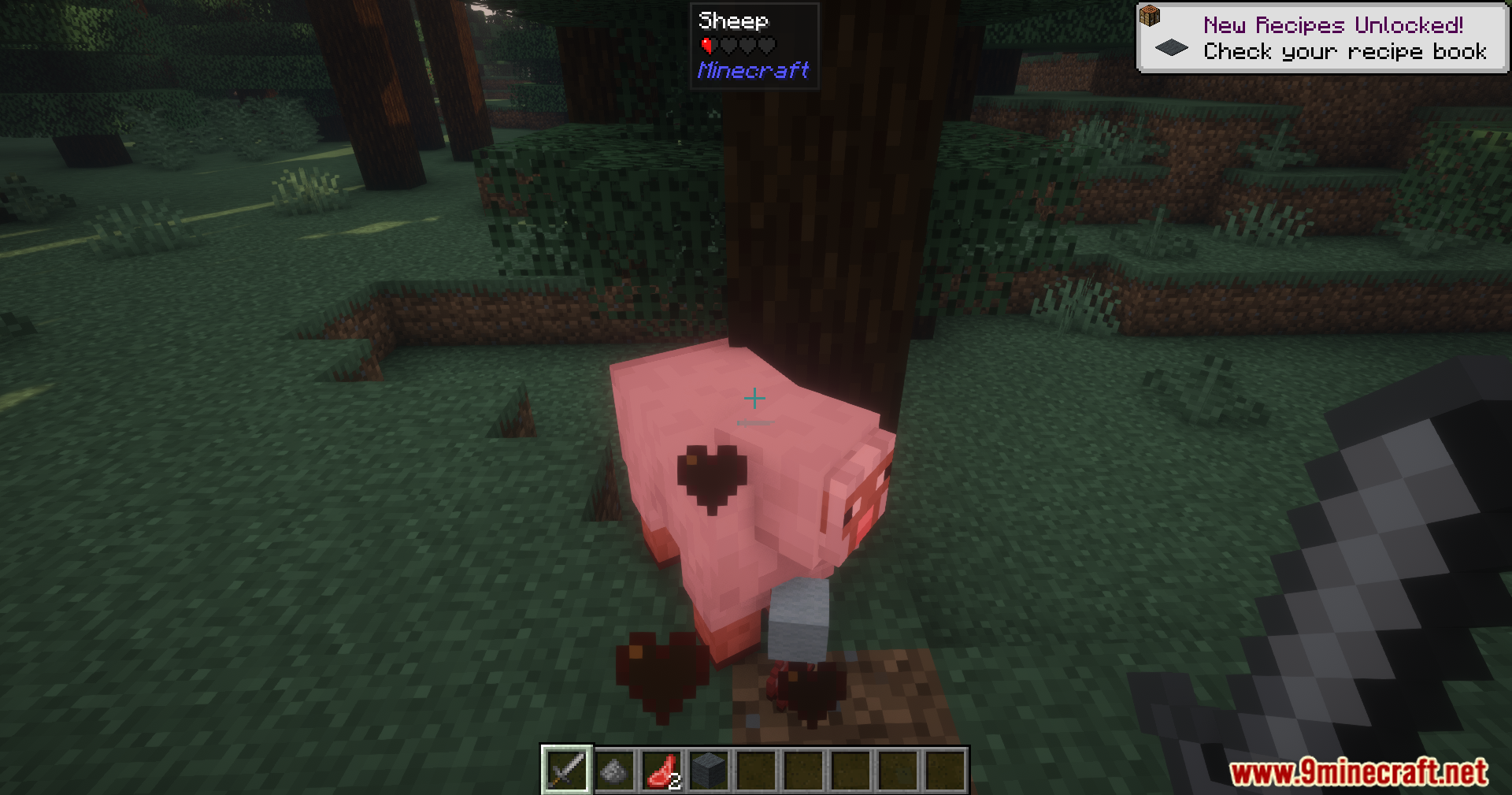Click the Check your recipe book text
Viewport: 1512px width, 795px height.
point(1345,52)
